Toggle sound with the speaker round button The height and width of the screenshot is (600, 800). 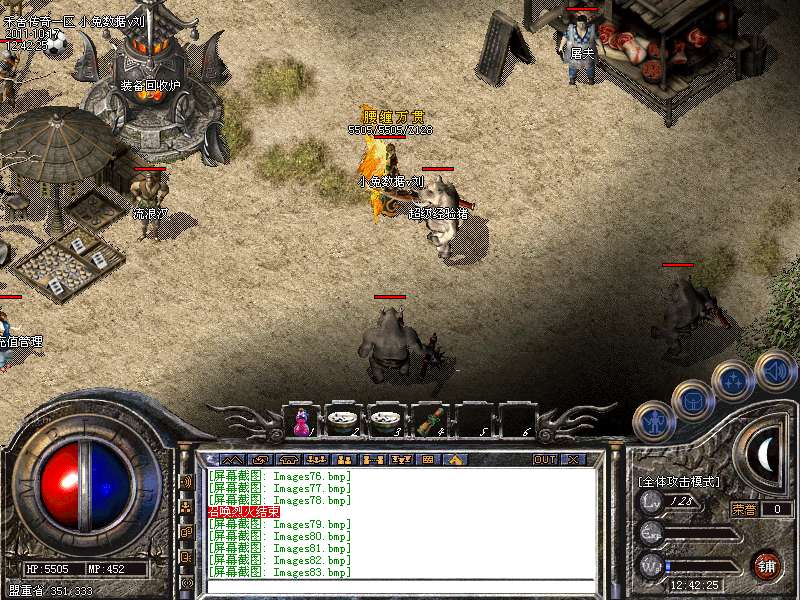pyautogui.click(x=775, y=369)
